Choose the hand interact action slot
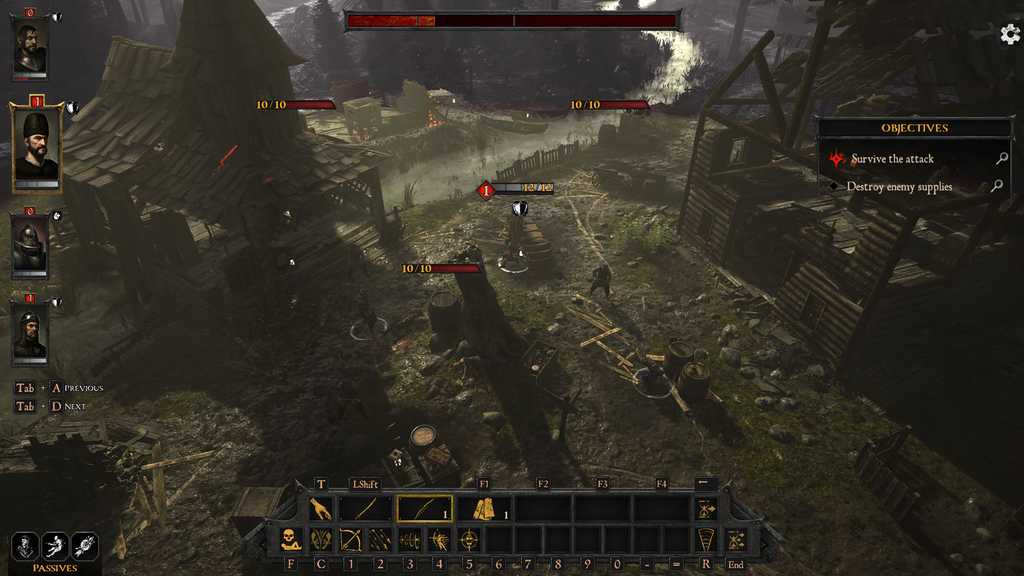Screen dimensions: 1024x576 tap(321, 509)
